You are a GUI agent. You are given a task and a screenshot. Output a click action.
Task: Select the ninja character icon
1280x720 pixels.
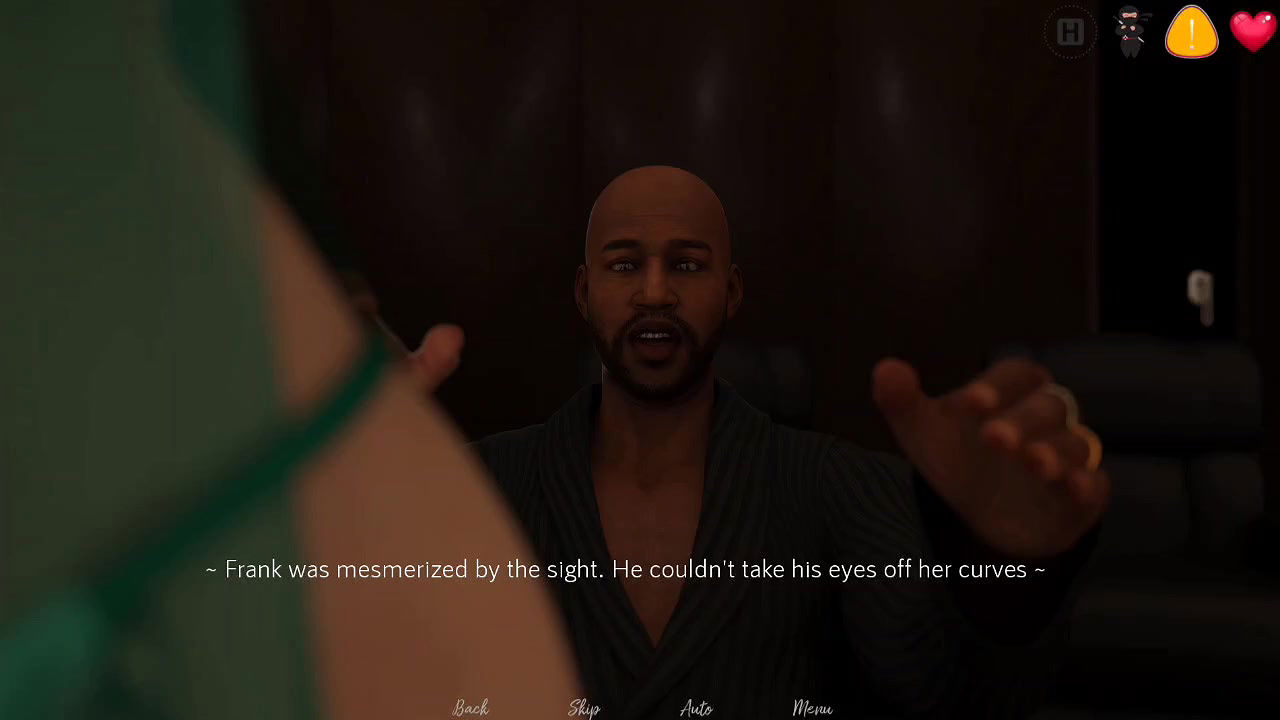(1131, 32)
